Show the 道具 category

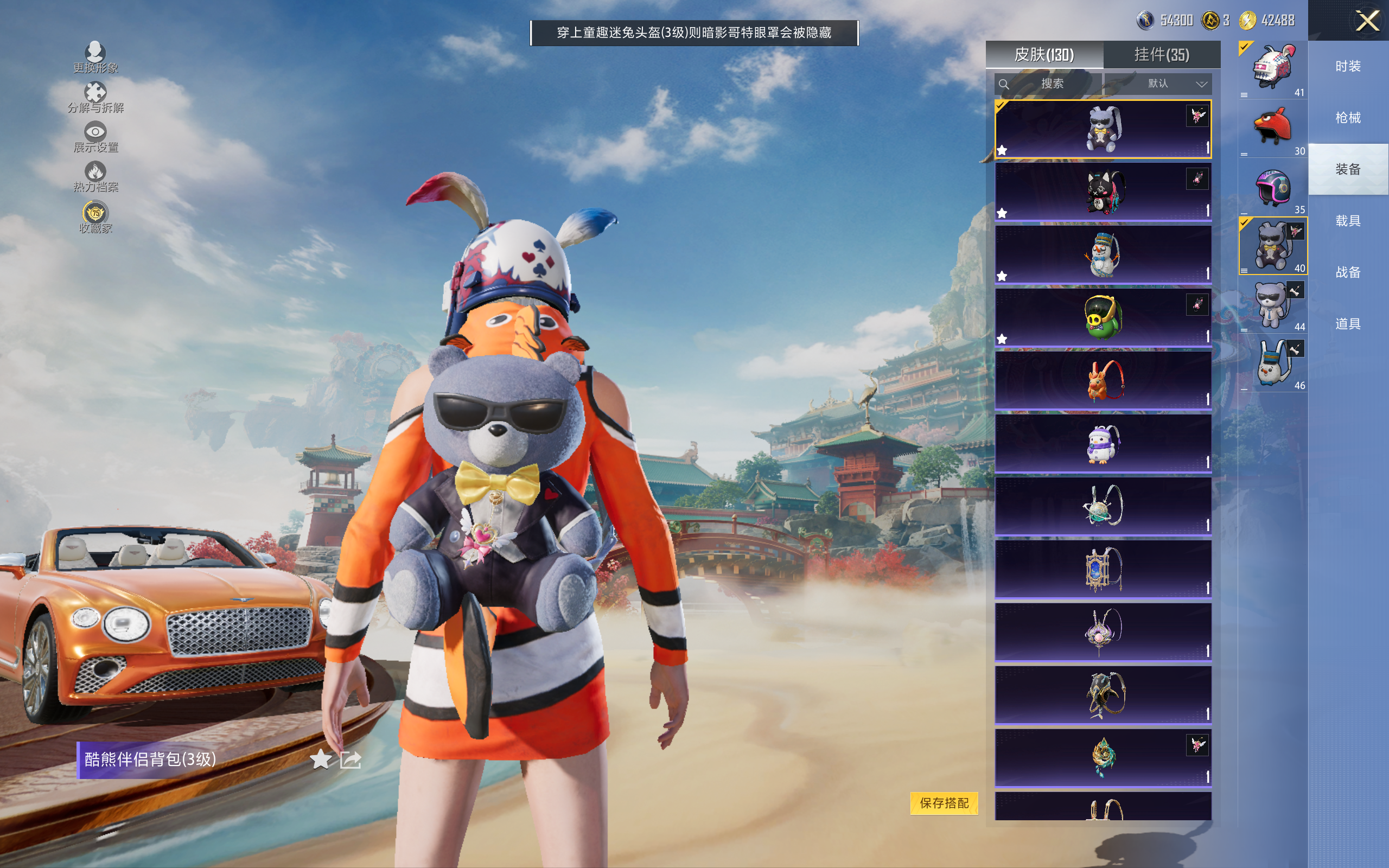pyautogui.click(x=1348, y=324)
